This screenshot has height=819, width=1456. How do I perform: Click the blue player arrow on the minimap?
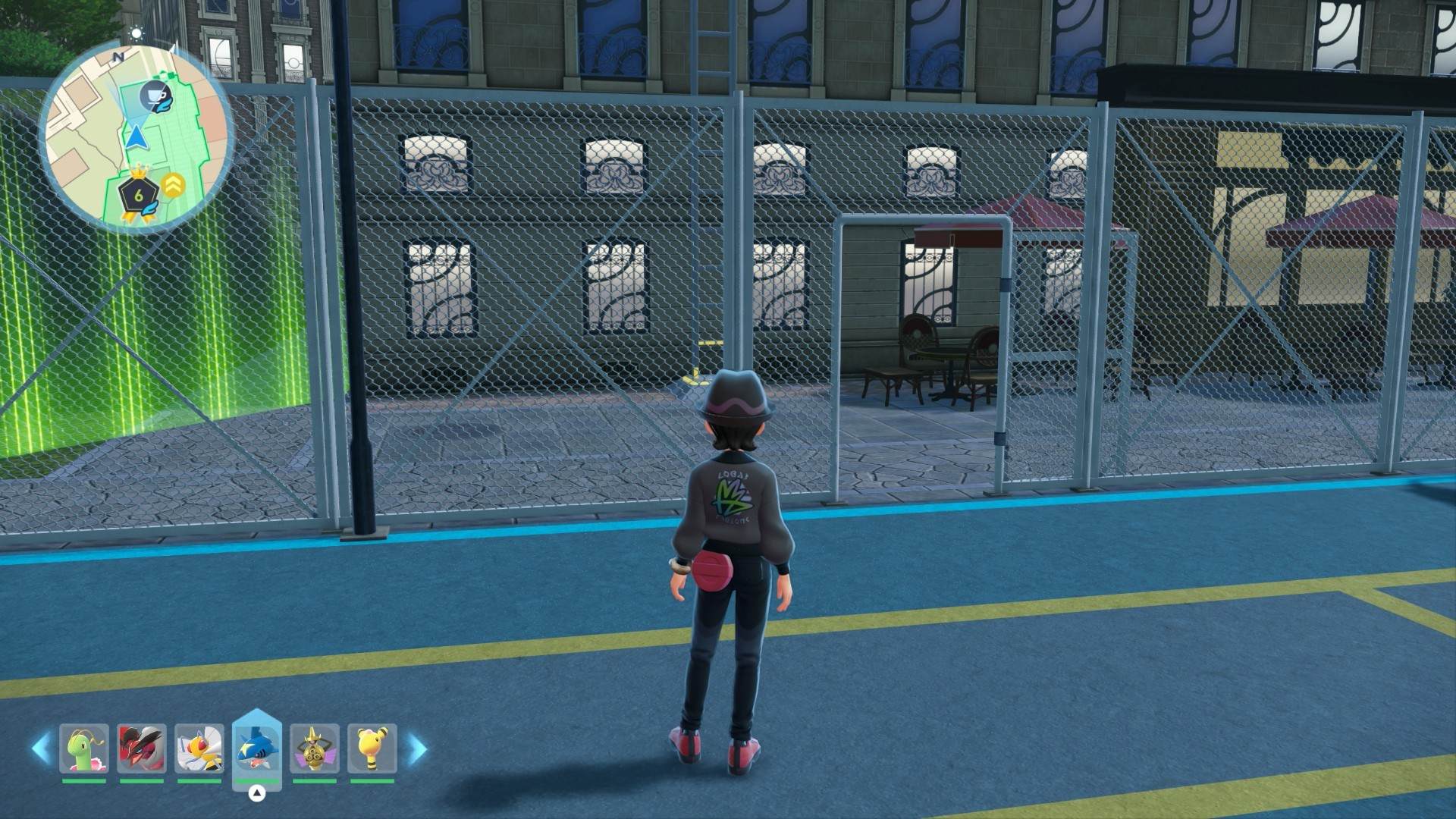136,137
